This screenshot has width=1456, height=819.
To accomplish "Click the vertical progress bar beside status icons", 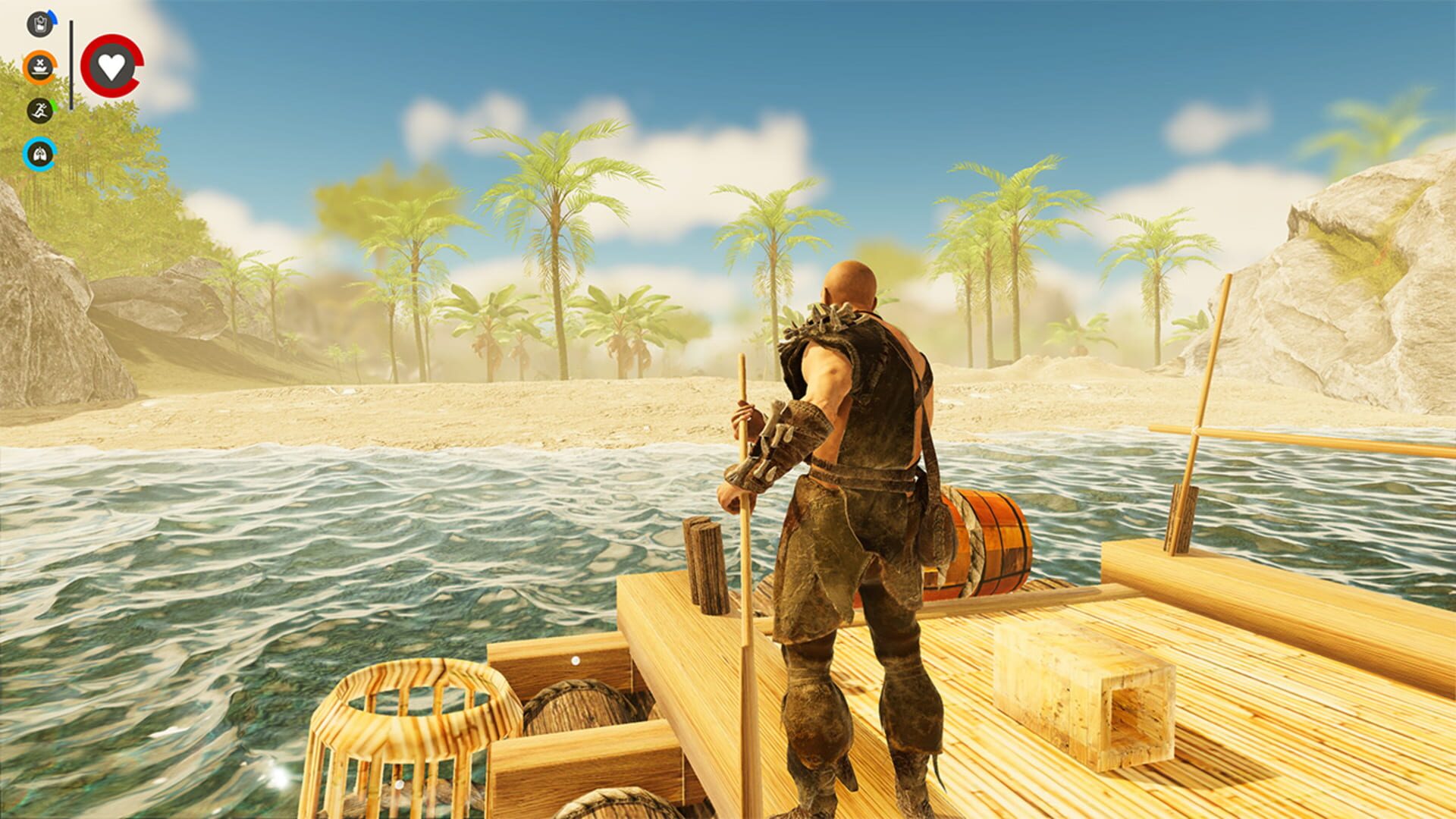I will tap(71, 64).
